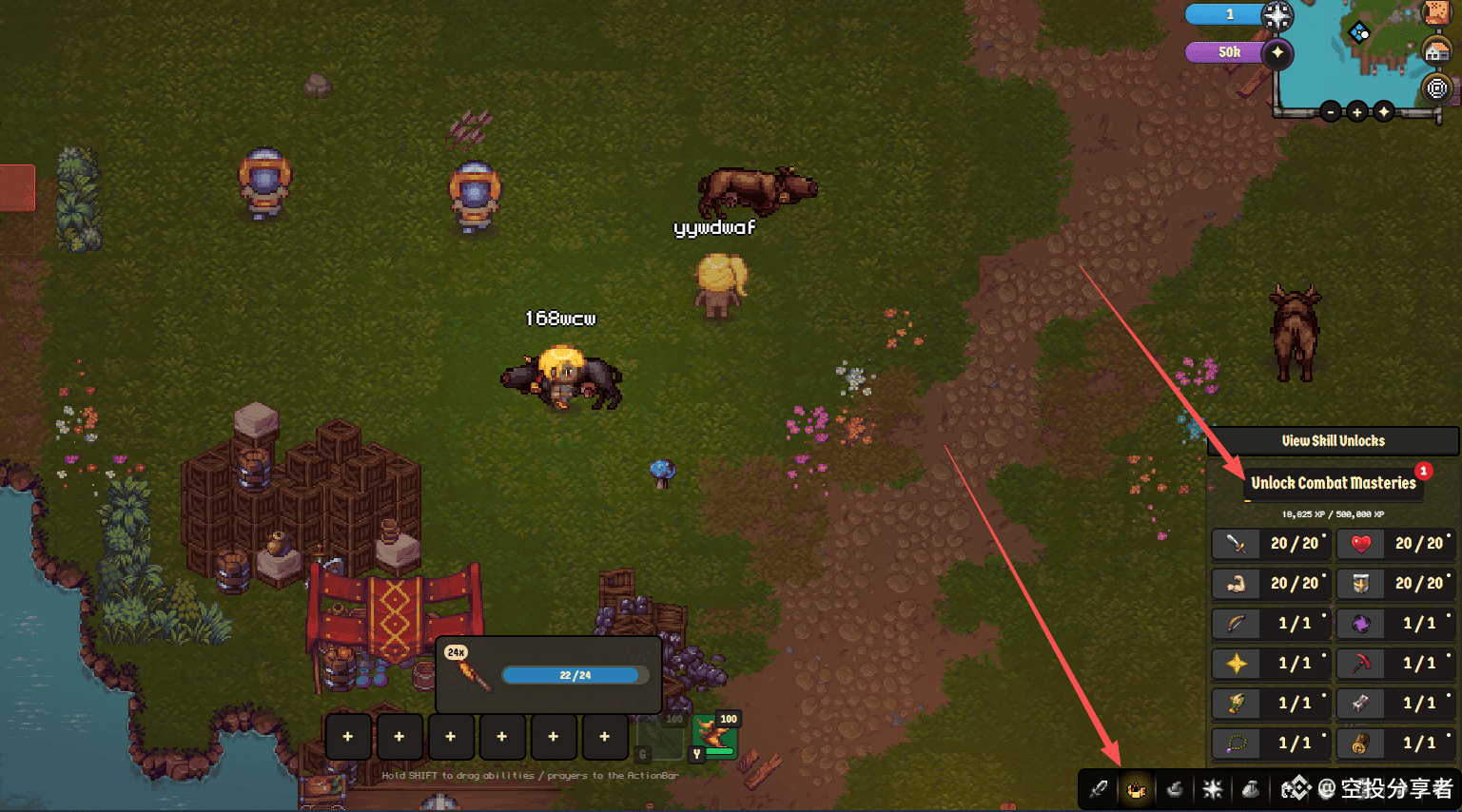The width and height of the screenshot is (1462, 812).
Task: Select the flexed arm strength skill row
Action: [1271, 584]
